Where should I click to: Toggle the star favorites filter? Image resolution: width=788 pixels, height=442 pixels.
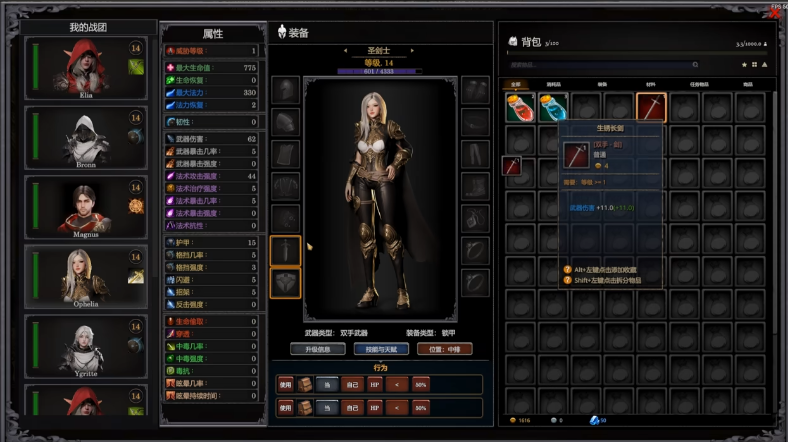[743, 65]
